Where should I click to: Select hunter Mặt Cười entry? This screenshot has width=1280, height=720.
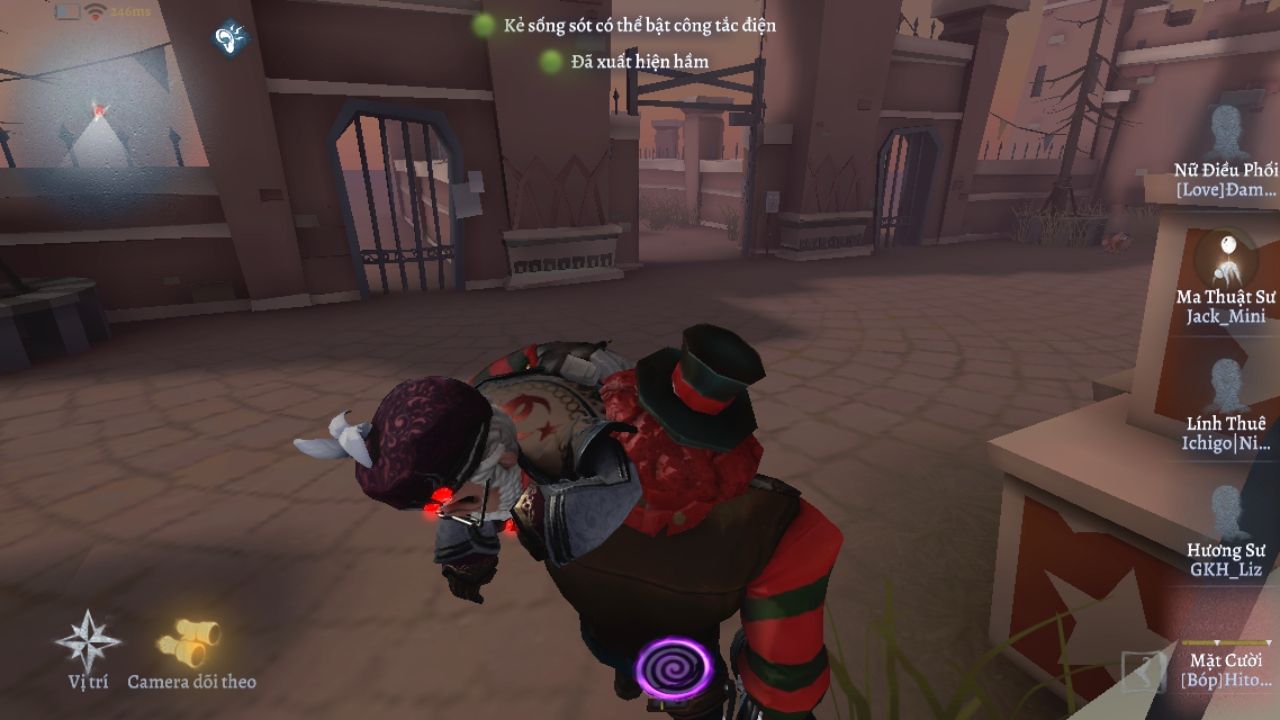[x=1226, y=668]
